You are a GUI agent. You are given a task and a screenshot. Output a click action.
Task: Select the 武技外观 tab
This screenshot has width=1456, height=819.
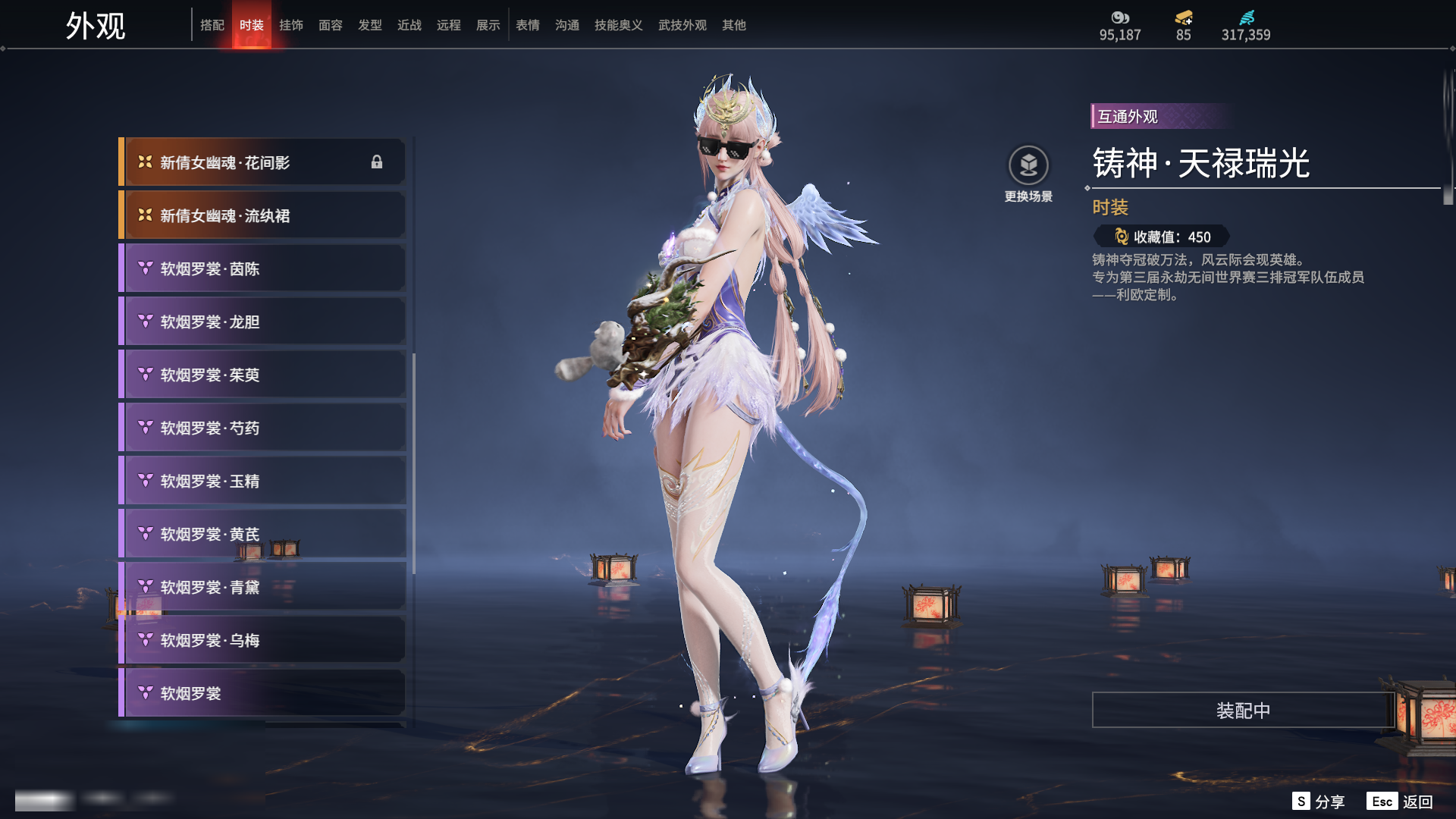(x=682, y=25)
